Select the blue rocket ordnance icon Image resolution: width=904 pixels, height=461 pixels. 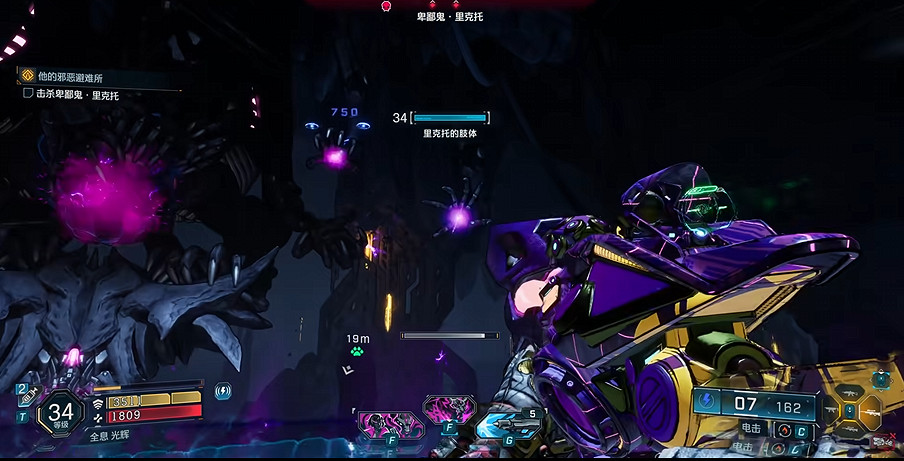click(508, 425)
